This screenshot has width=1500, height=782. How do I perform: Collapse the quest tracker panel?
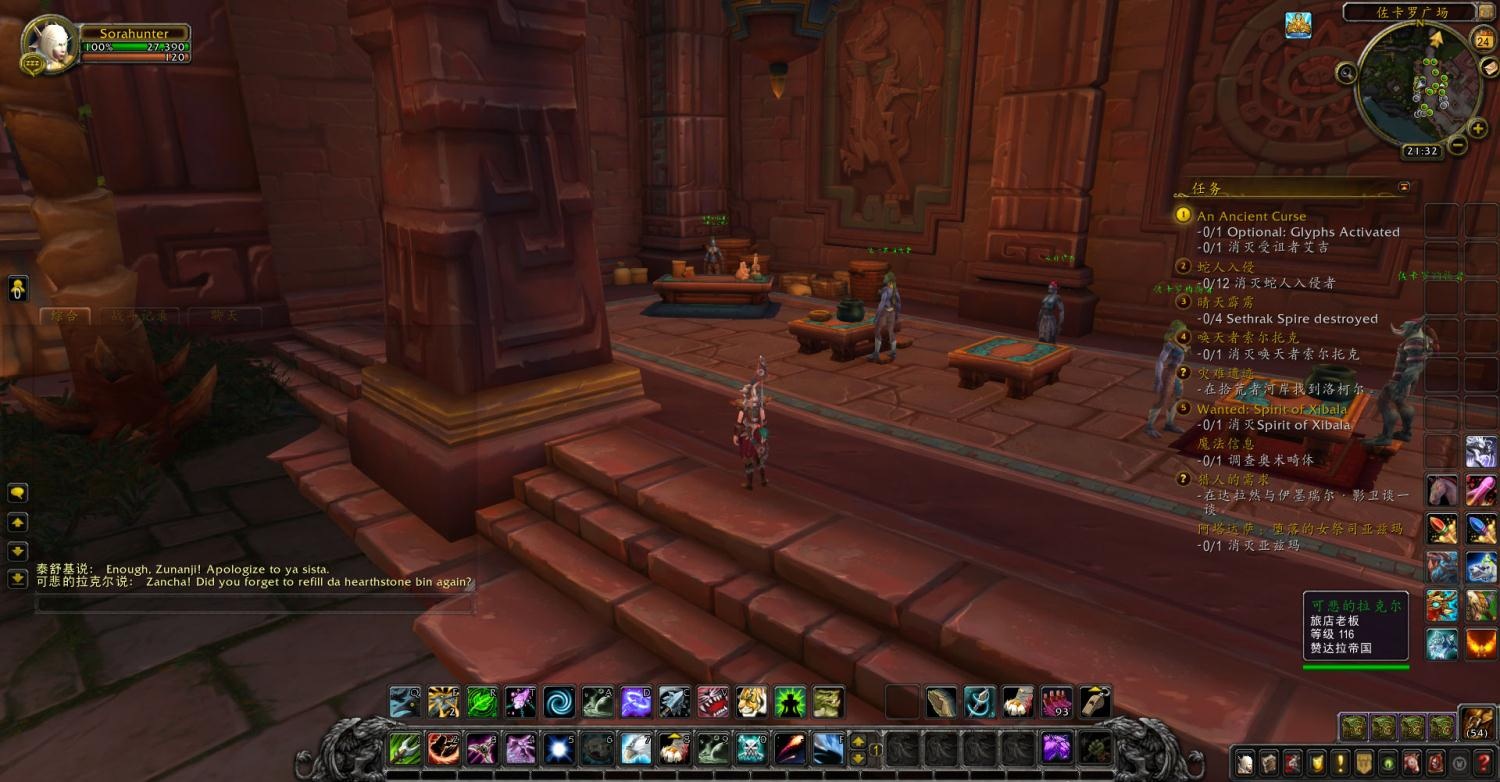coord(1404,187)
